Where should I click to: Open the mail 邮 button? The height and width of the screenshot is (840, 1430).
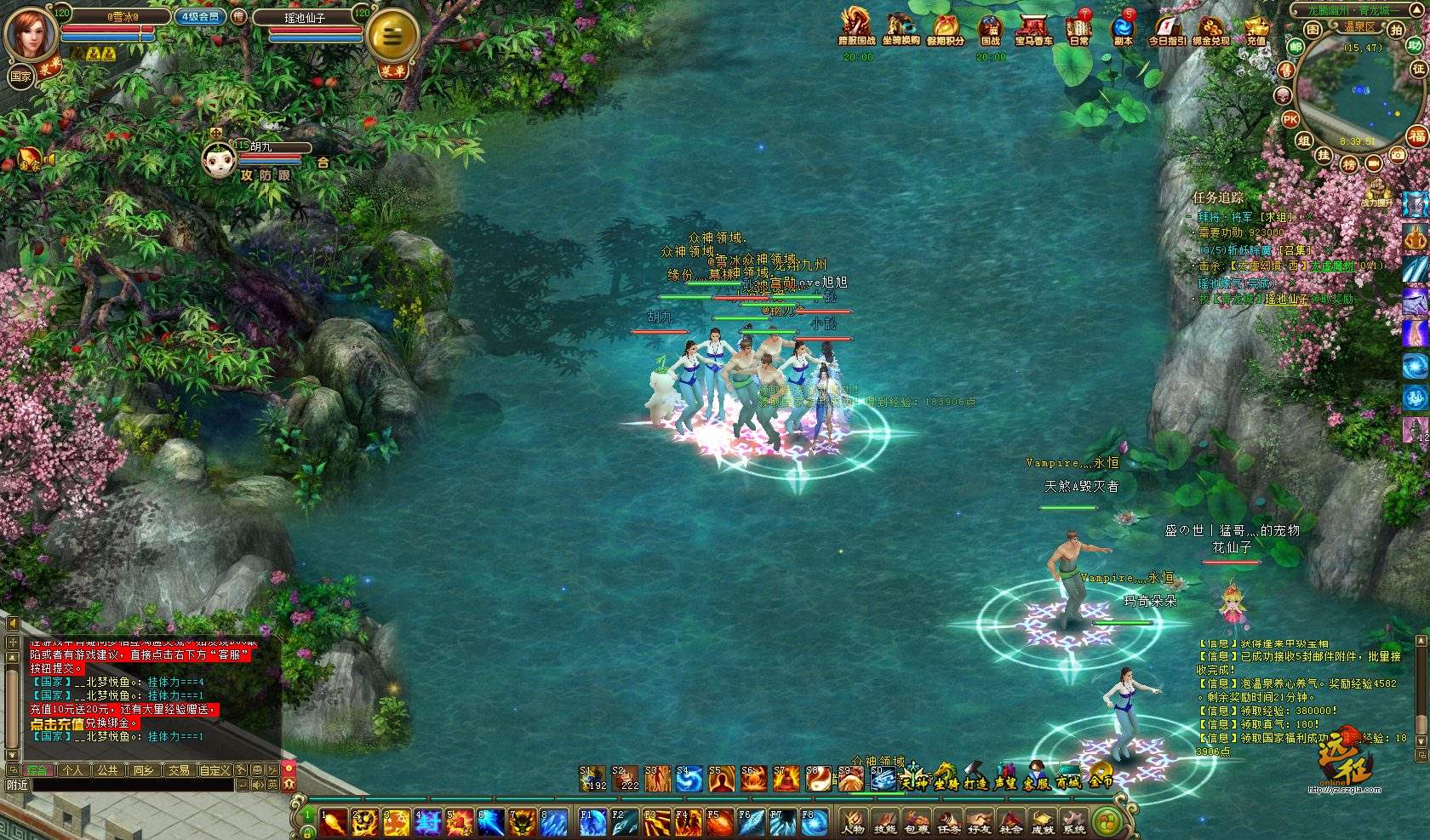pos(1296,47)
